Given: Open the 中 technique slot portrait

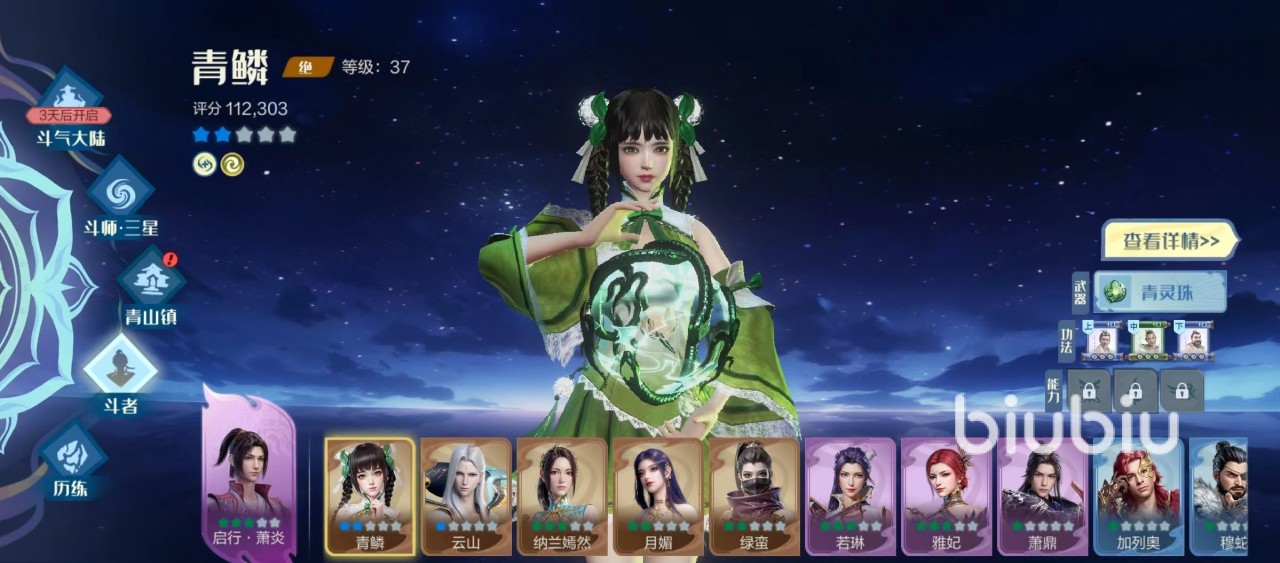Looking at the screenshot, I should (1148, 341).
